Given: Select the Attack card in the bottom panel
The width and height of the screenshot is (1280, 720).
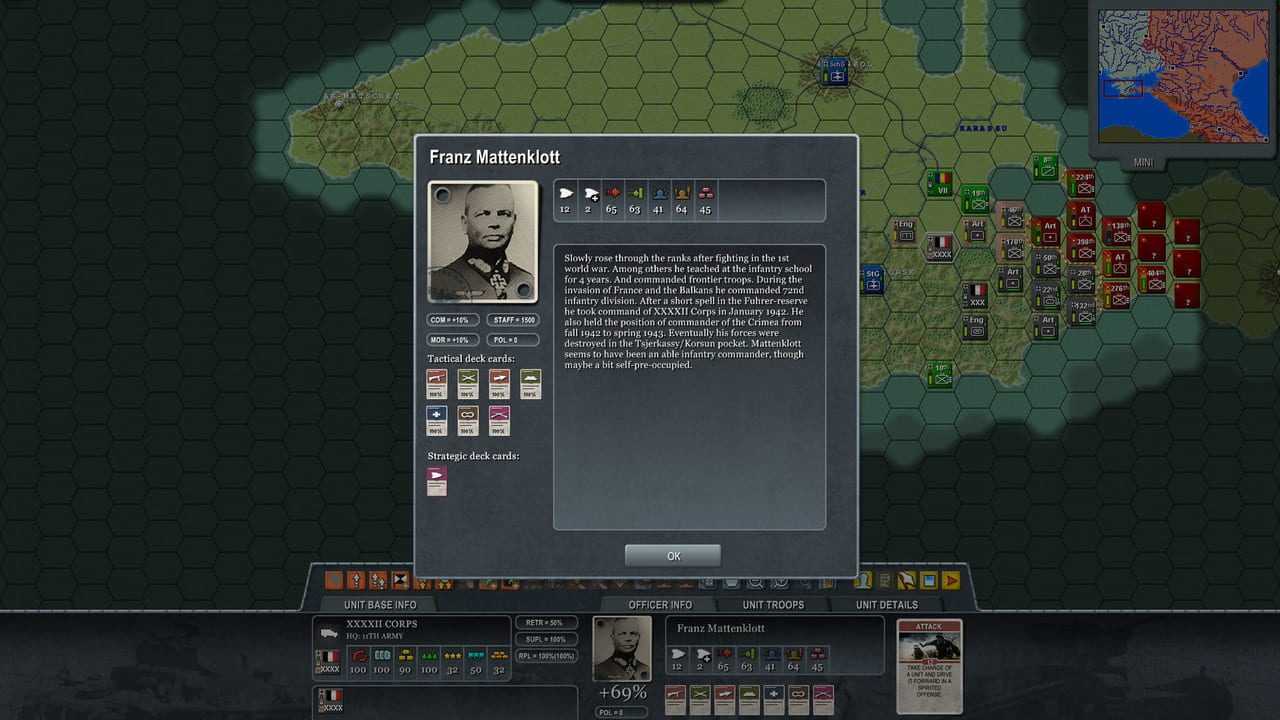Looking at the screenshot, I should click(x=929, y=665).
